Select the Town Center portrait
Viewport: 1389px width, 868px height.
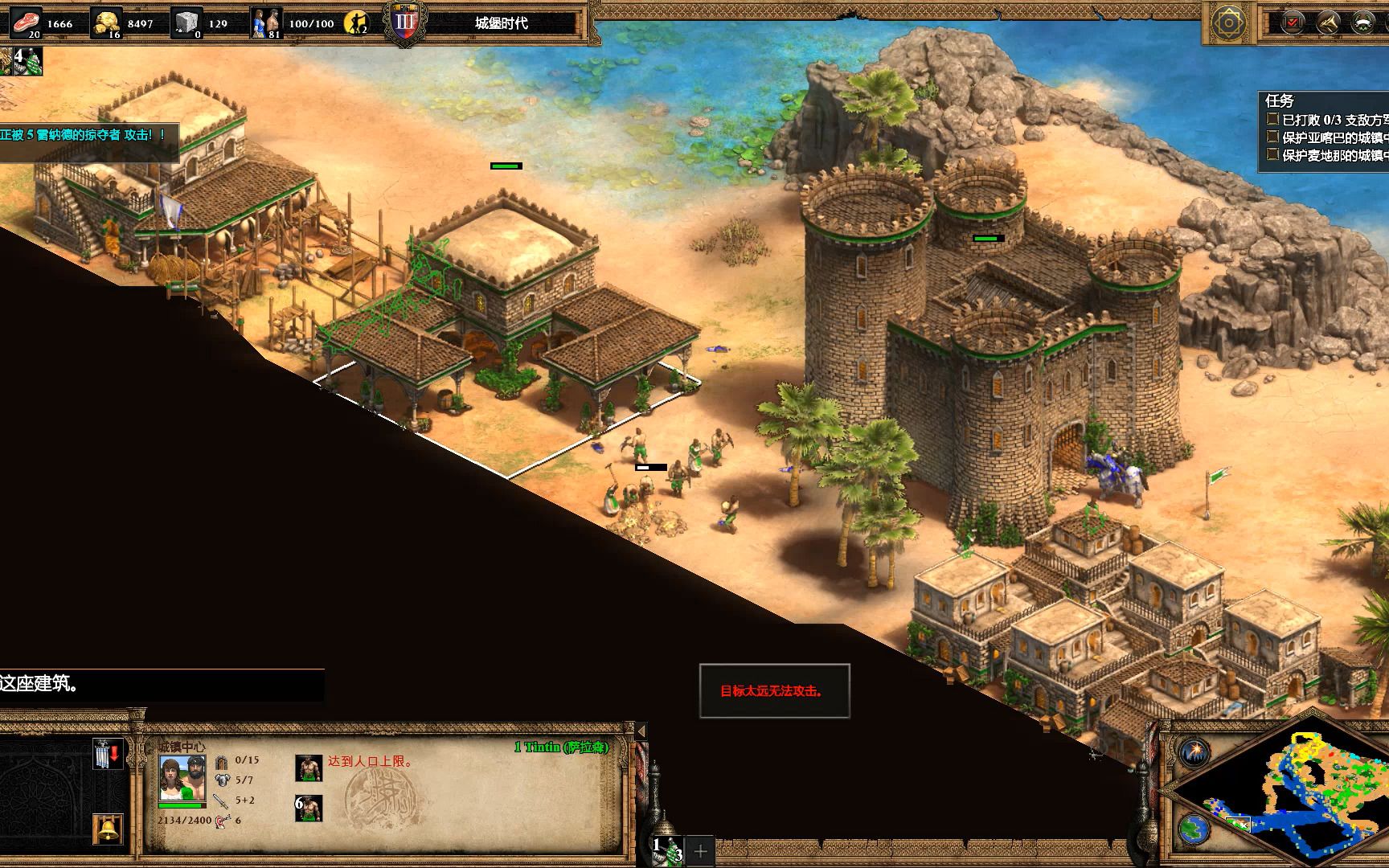click(x=182, y=778)
